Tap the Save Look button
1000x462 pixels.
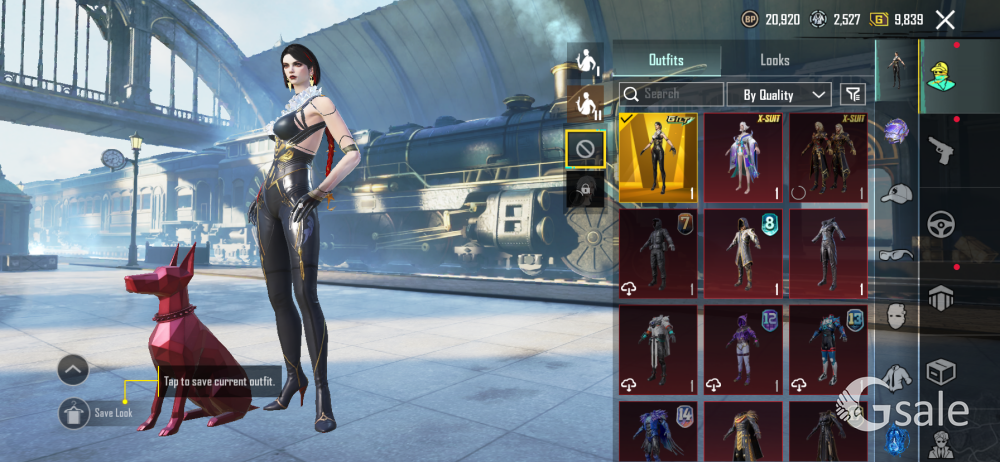pos(74,413)
